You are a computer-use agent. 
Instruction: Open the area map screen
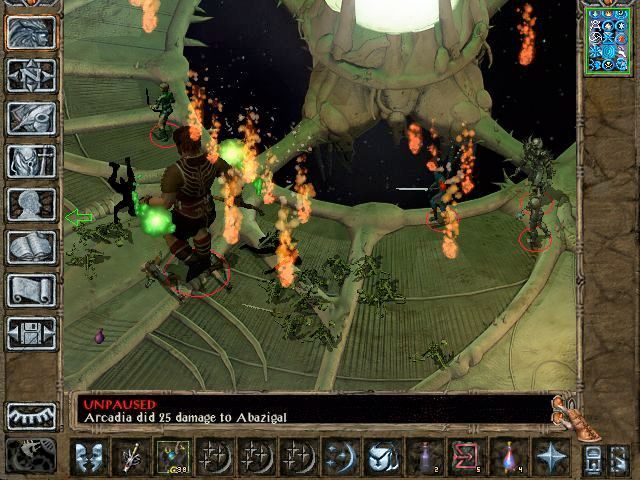point(31,74)
